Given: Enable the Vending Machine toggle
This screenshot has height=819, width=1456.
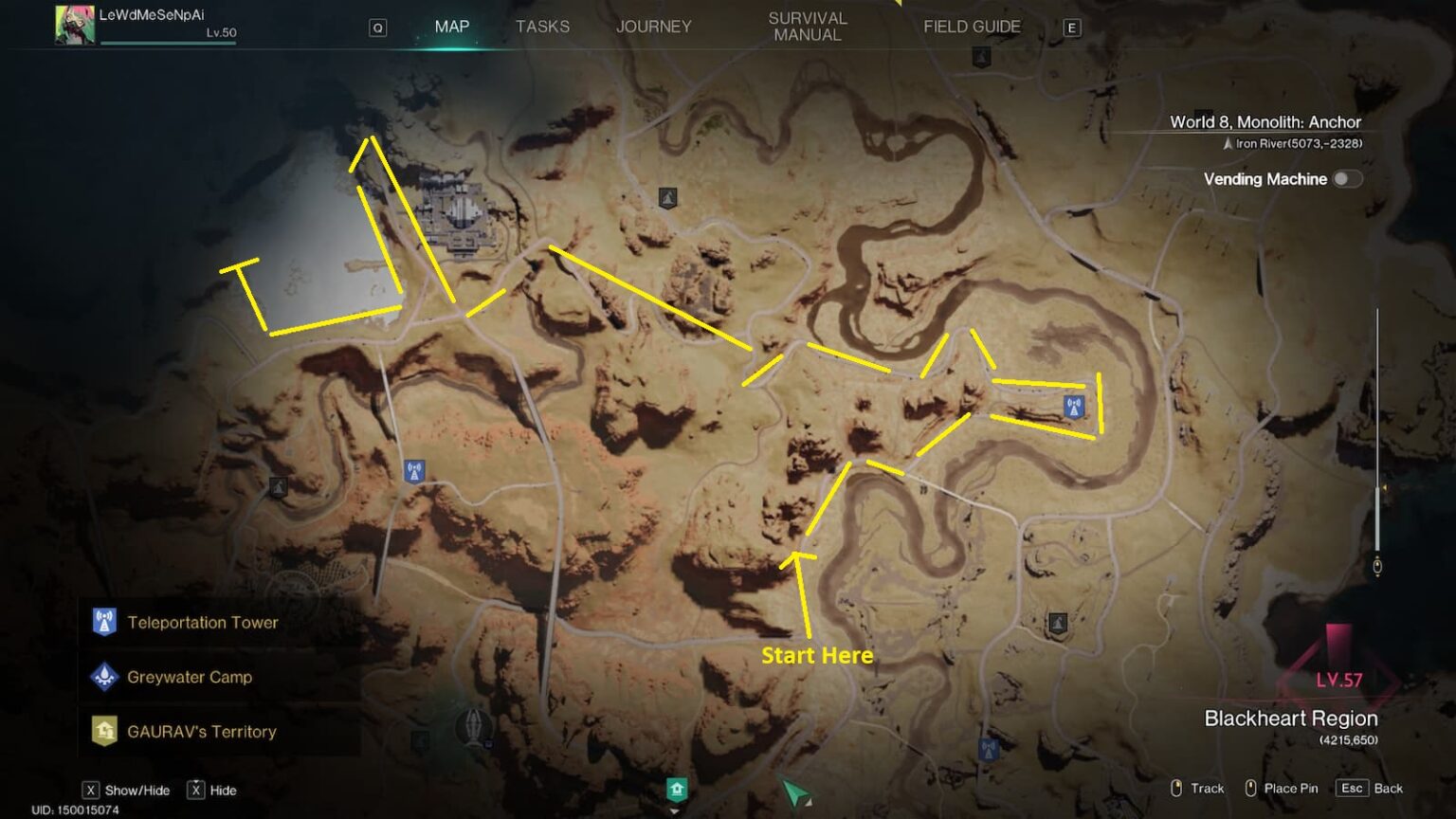Looking at the screenshot, I should (1347, 178).
